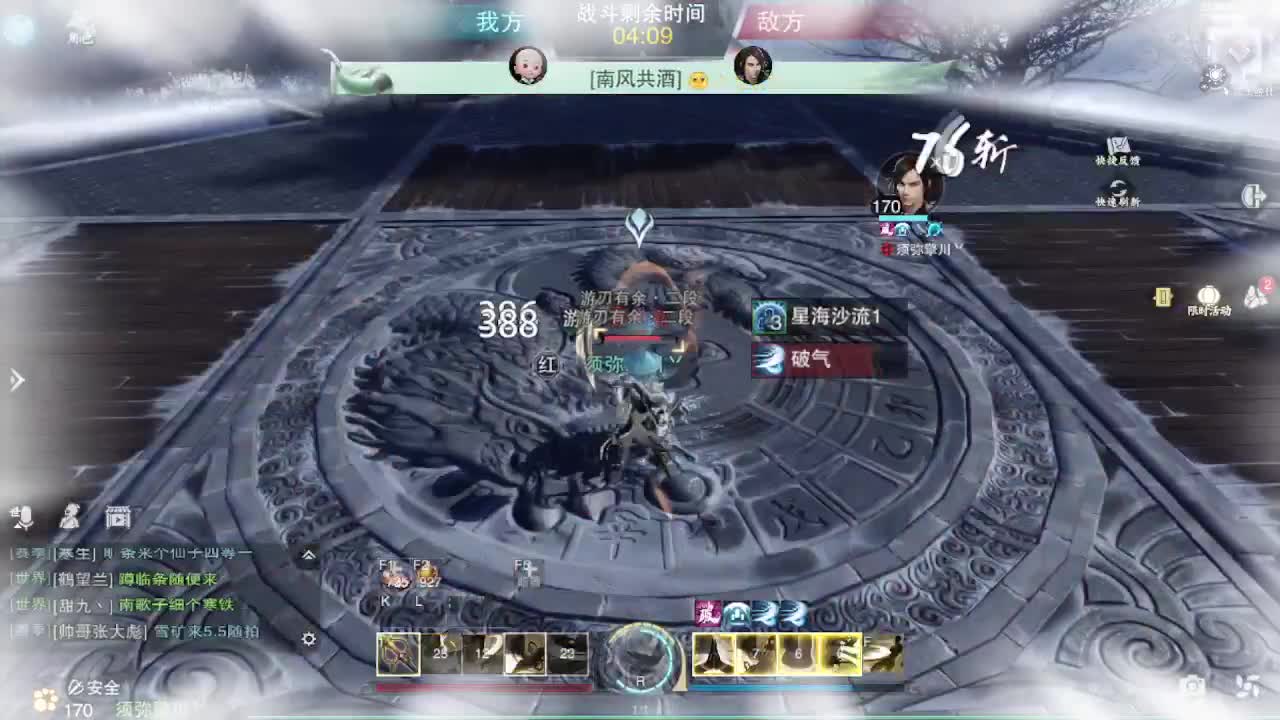The height and width of the screenshot is (720, 1280).
Task: Toggle the purple 藏 buff icon above skills
Action: pyautogui.click(x=707, y=613)
